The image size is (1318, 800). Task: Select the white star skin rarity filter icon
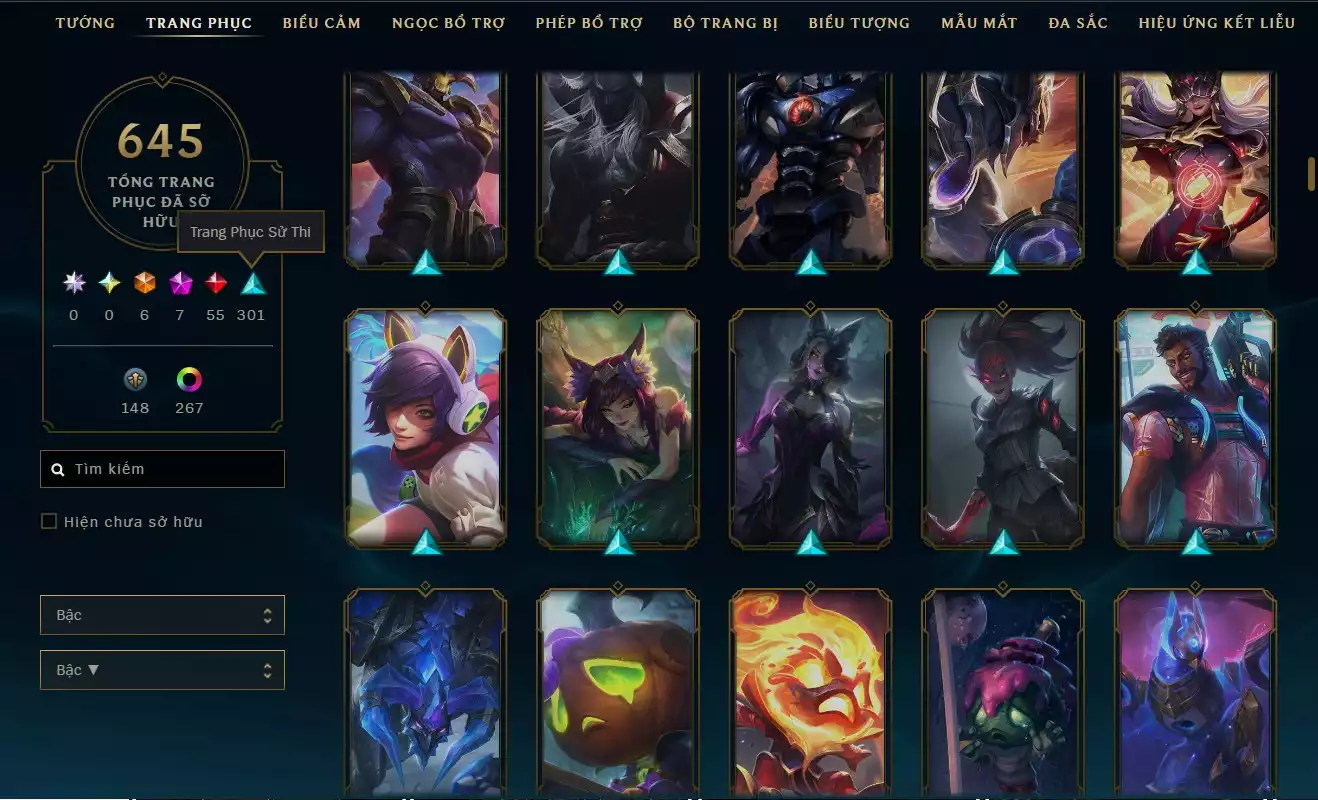pyautogui.click(x=72, y=282)
